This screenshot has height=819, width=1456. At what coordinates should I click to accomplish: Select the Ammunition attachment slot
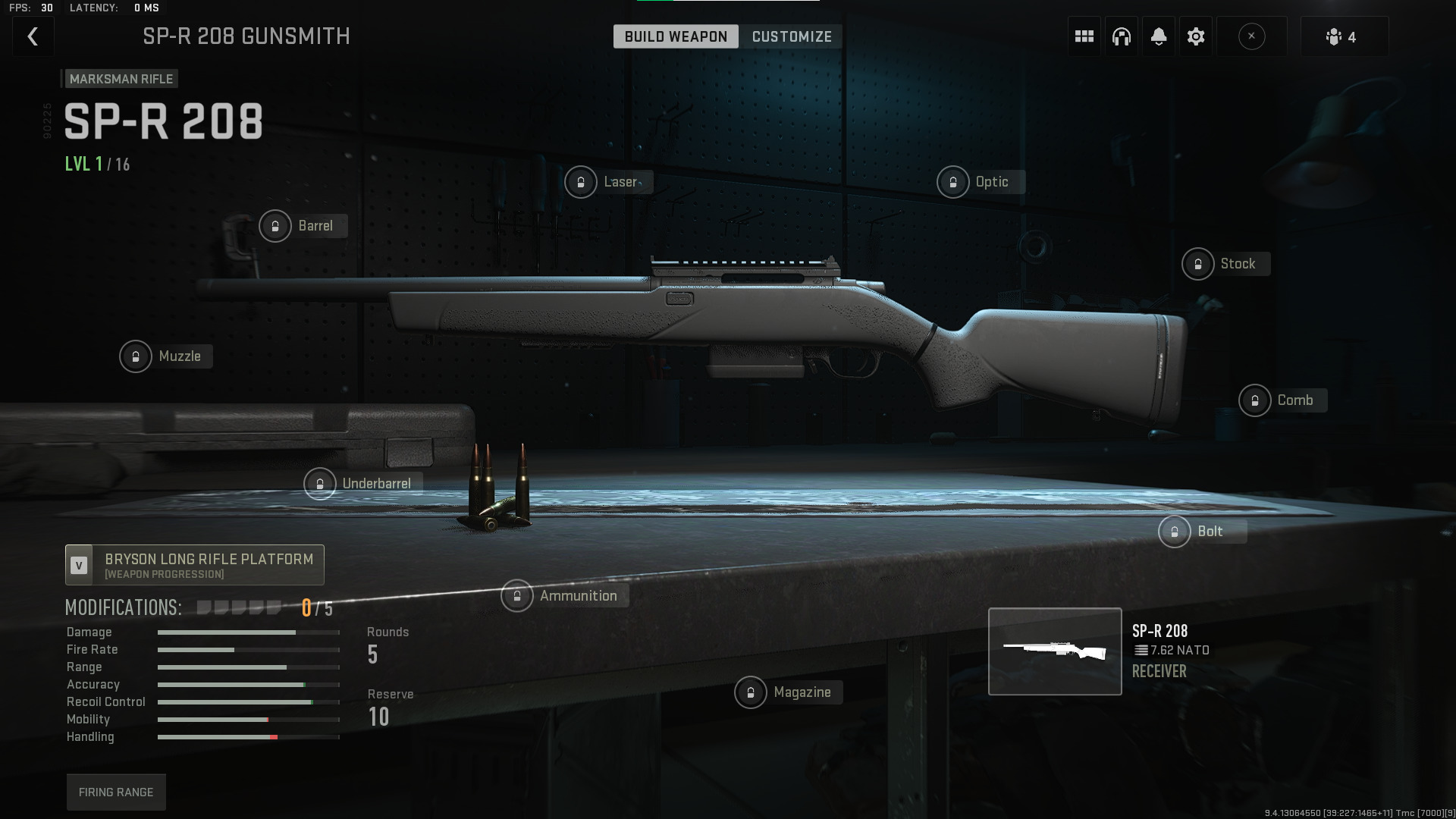563,596
